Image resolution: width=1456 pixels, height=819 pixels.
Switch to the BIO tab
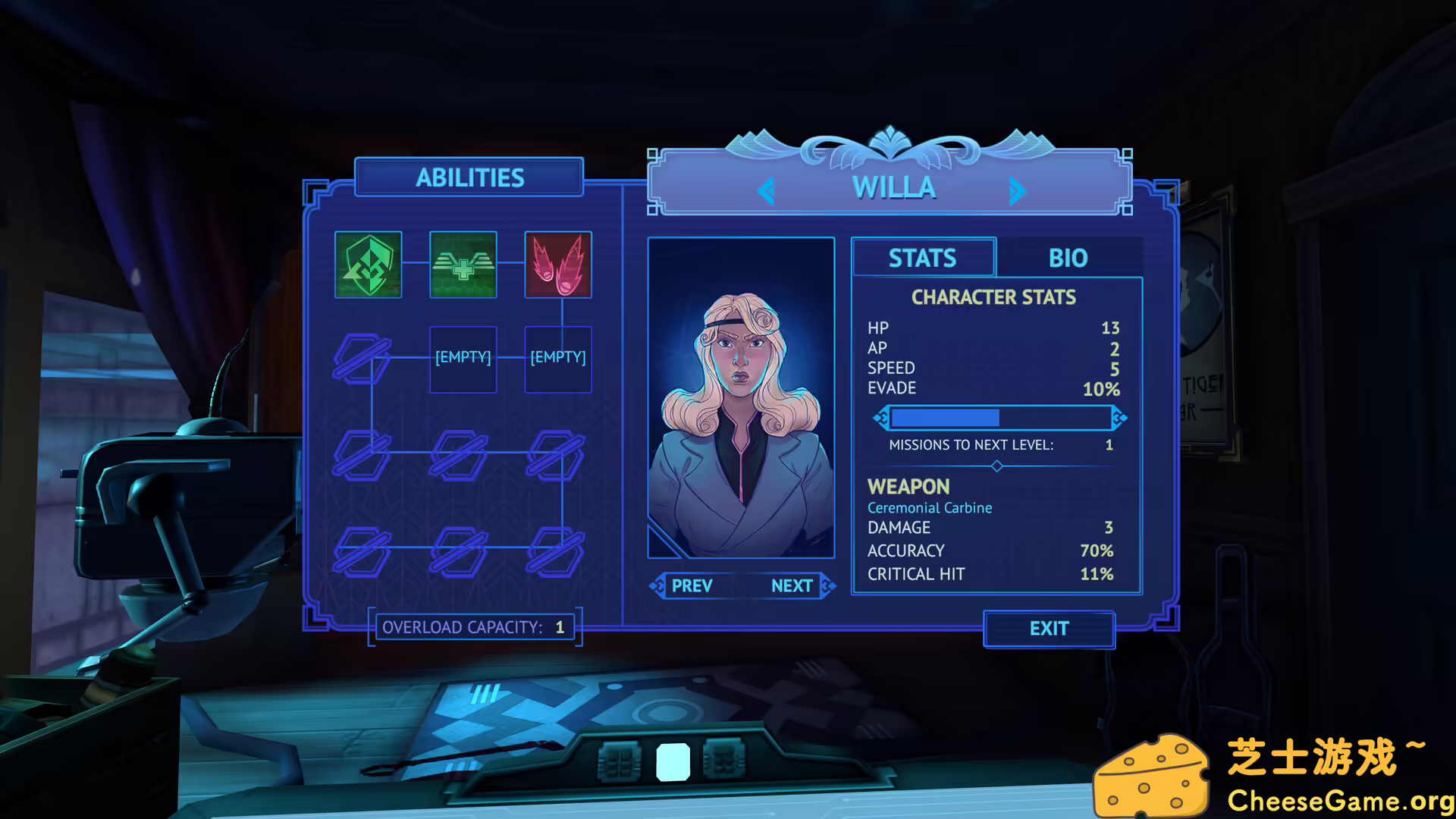coord(1068,259)
